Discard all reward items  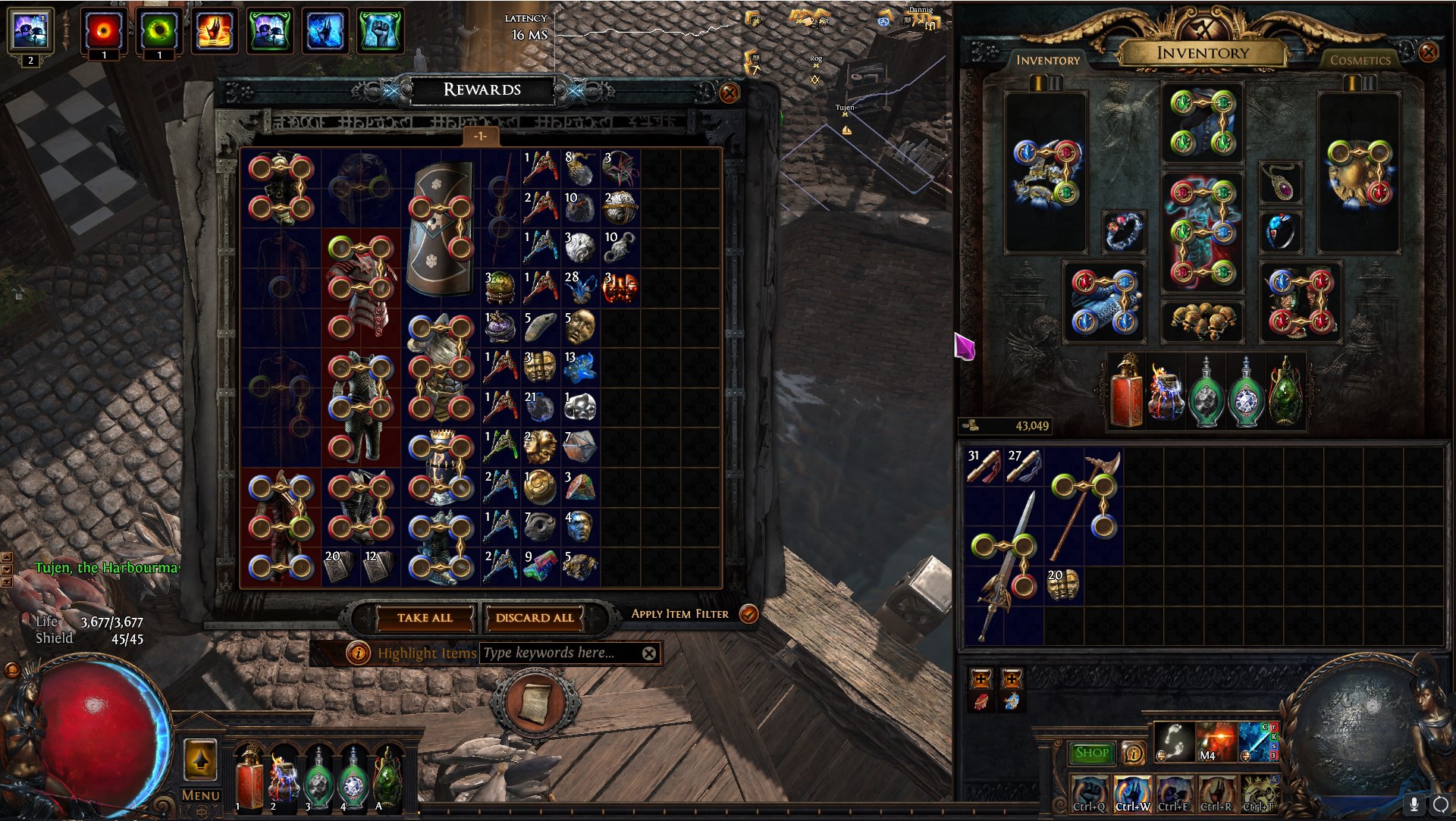click(535, 618)
